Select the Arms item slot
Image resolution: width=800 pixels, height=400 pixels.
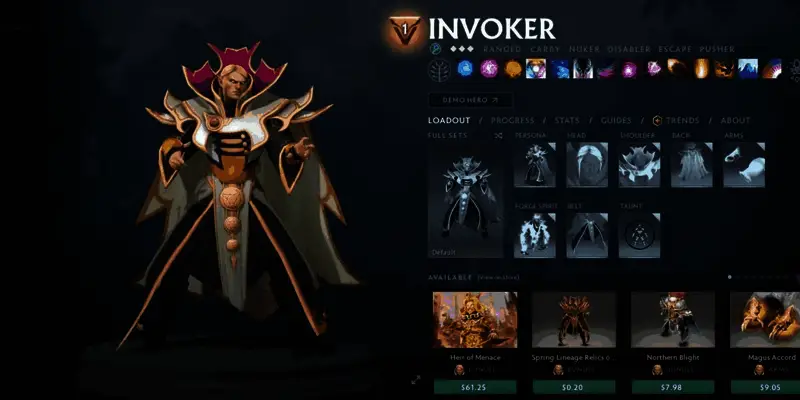click(744, 165)
